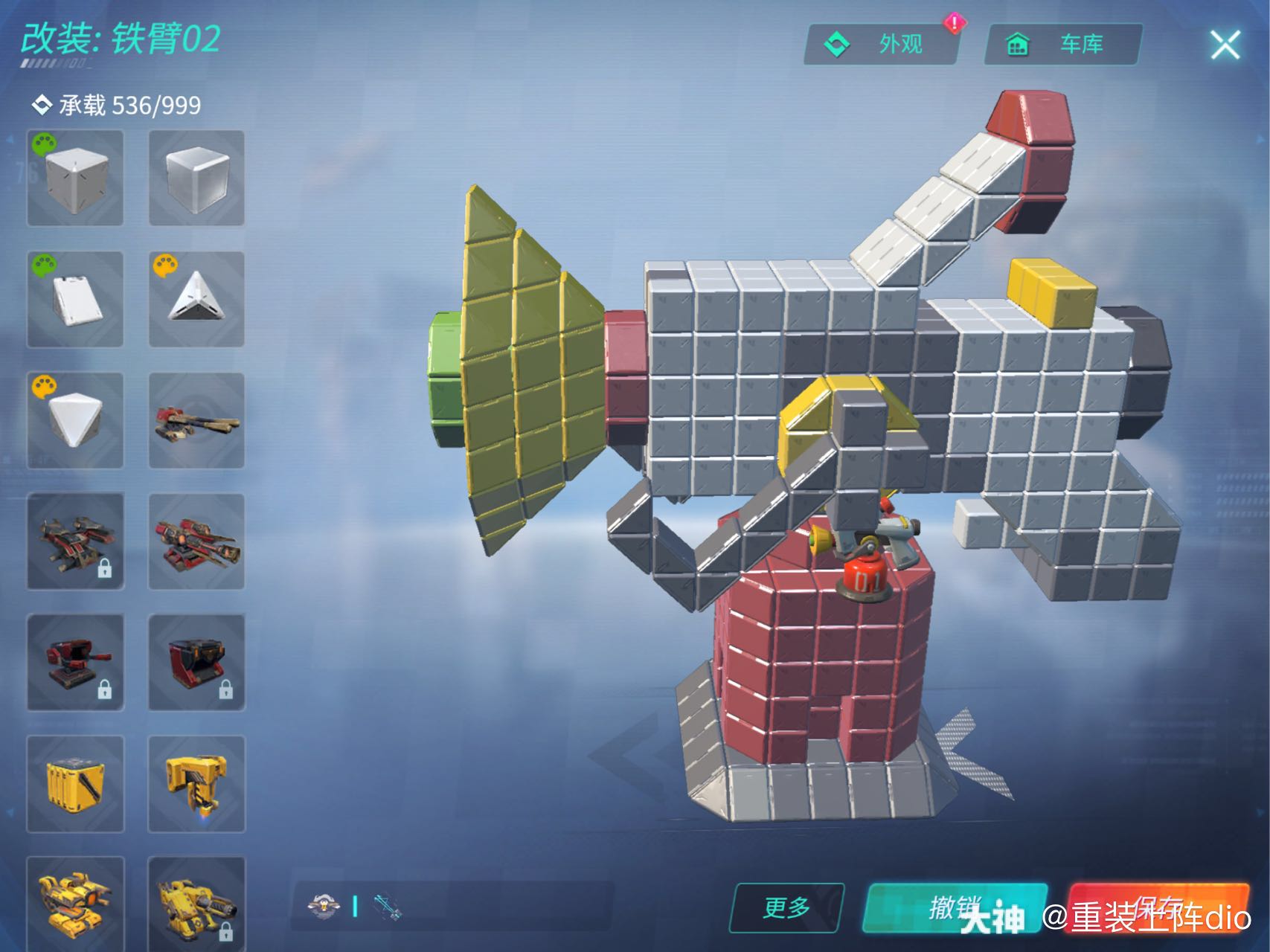The width and height of the screenshot is (1270, 952).
Task: Pick the yellow thruster part
Action: (196, 784)
